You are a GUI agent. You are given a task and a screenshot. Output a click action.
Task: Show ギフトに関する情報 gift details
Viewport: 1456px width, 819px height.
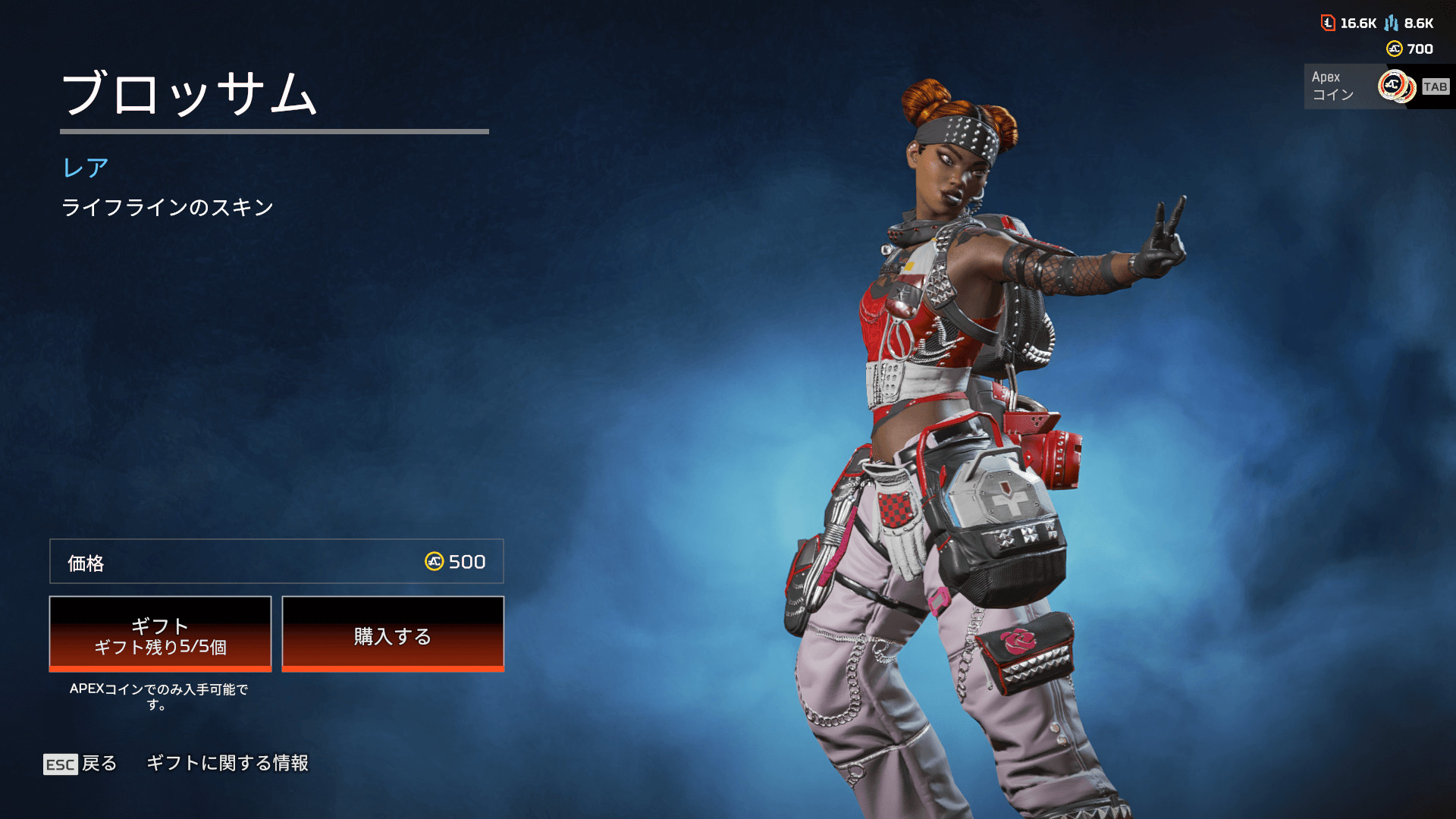click(227, 763)
